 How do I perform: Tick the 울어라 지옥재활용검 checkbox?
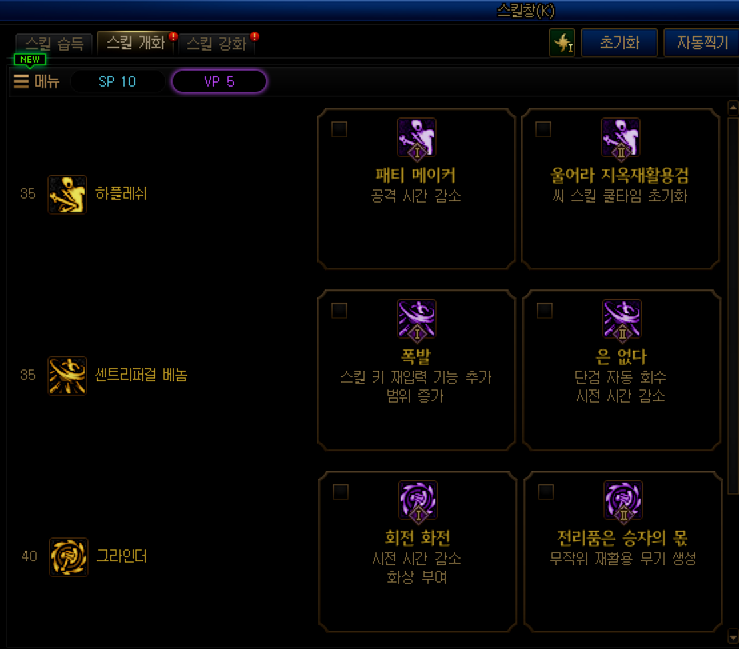coord(544,129)
